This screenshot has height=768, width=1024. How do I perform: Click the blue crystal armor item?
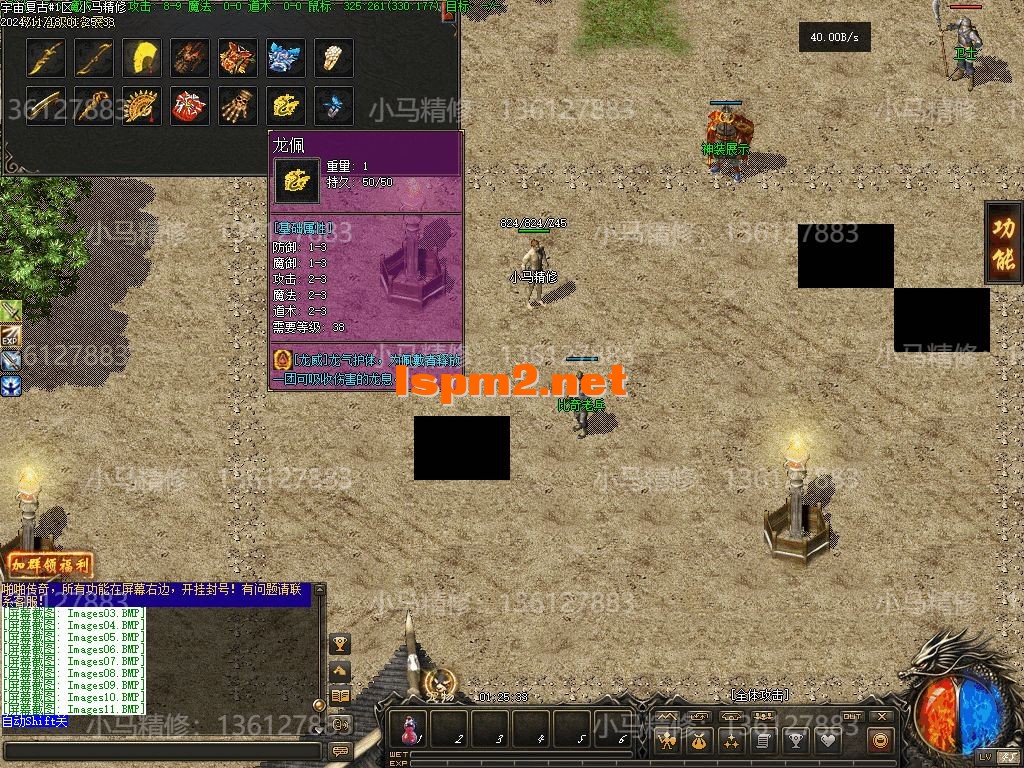286,57
